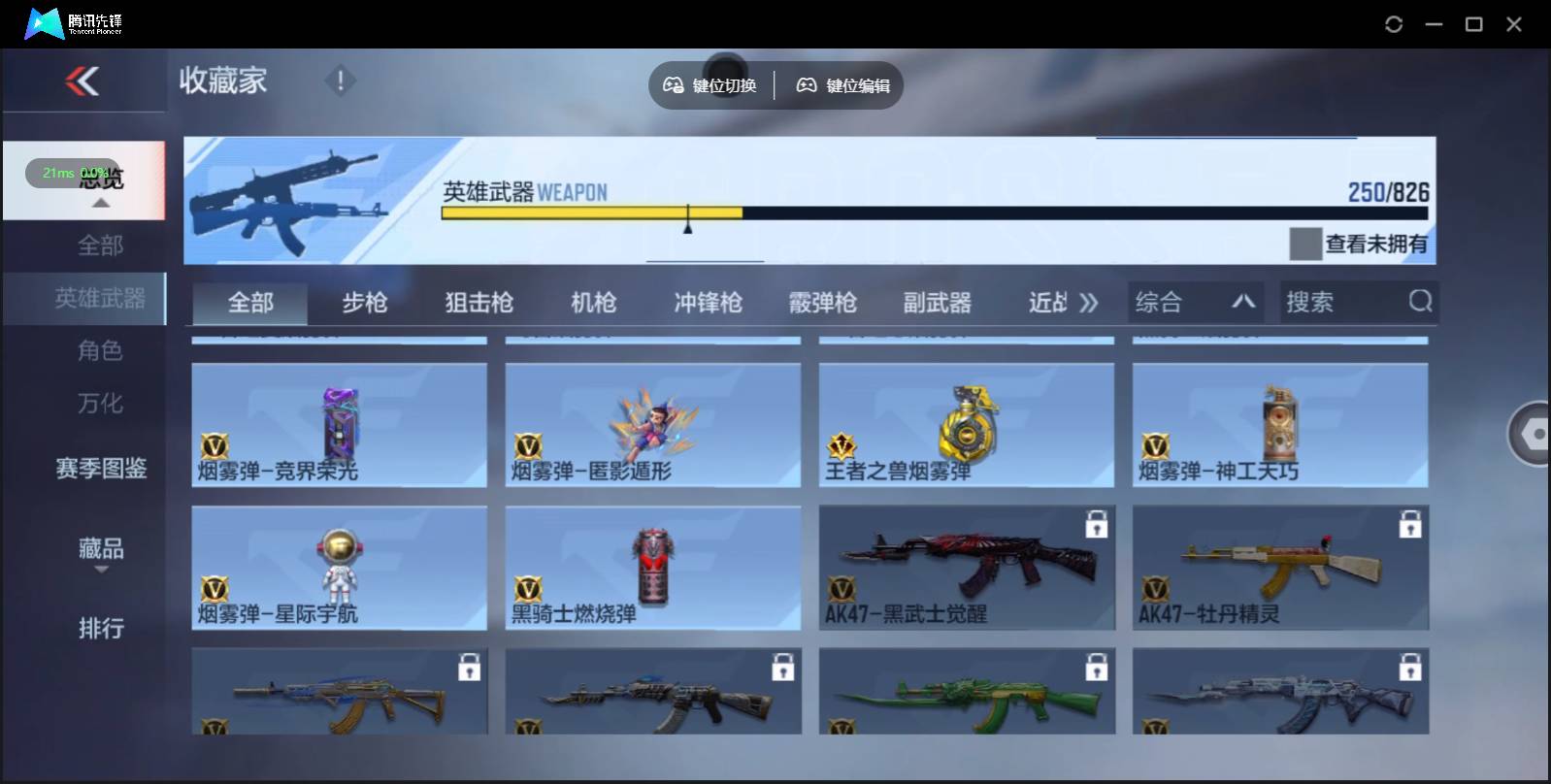Open 赛季图鉴 from the sidebar menu
The width and height of the screenshot is (1551, 784).
[99, 470]
